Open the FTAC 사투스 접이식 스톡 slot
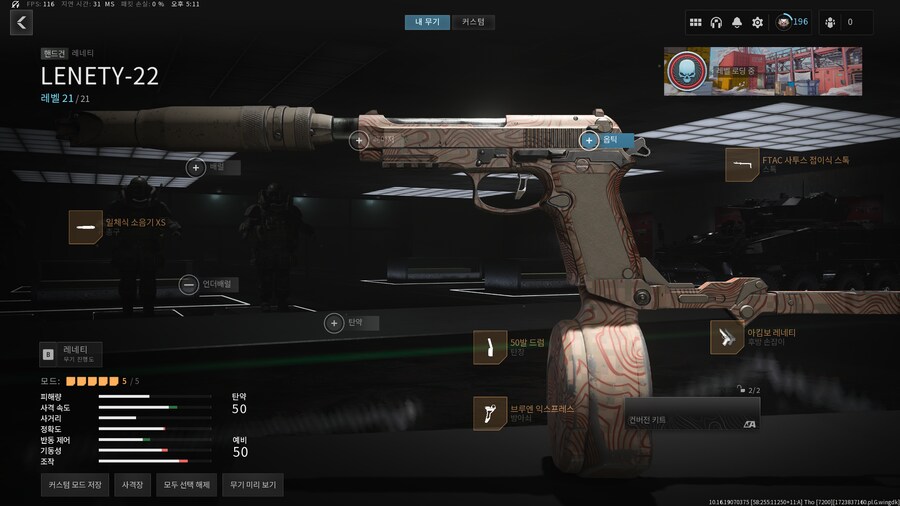This screenshot has height=506, width=900. point(741,164)
